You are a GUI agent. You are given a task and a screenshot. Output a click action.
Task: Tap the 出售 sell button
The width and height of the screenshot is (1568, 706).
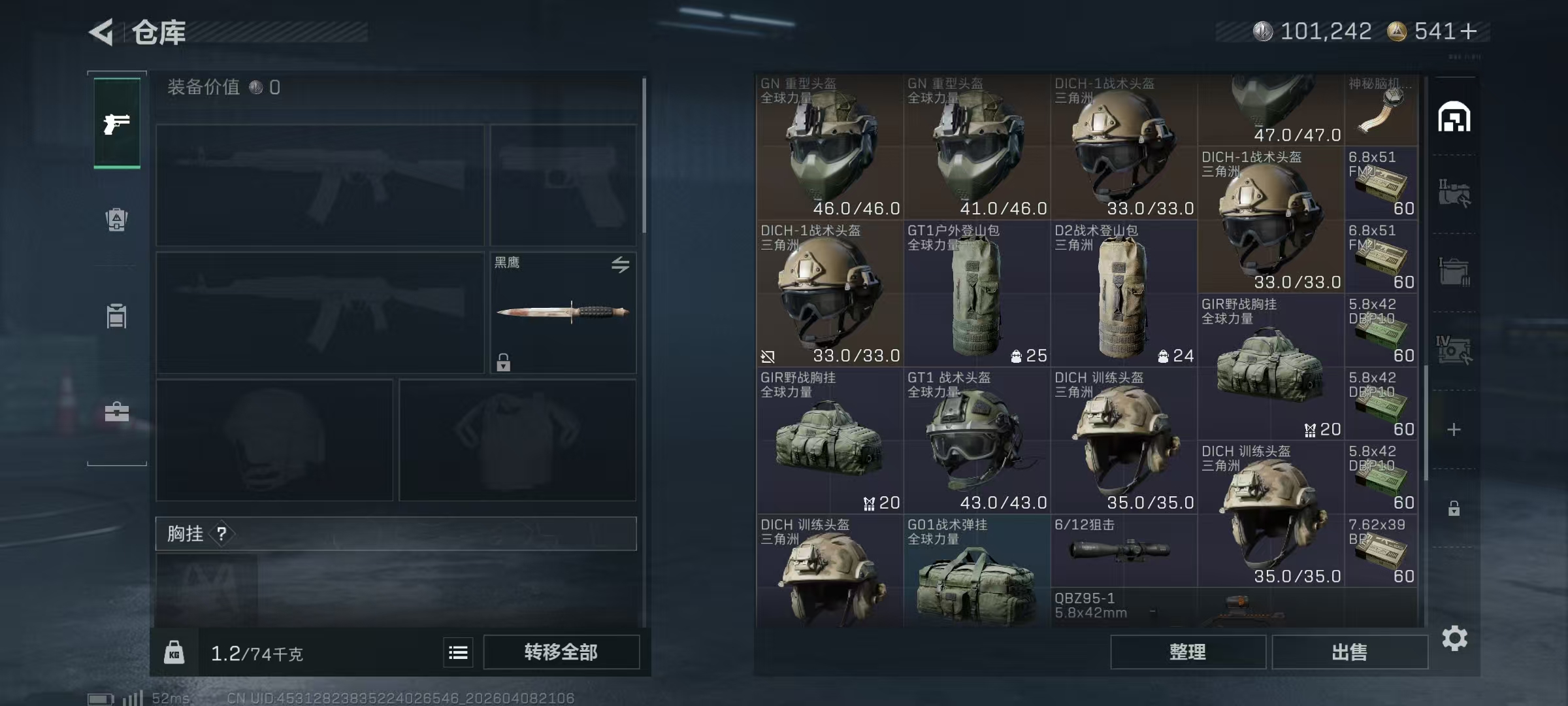tap(1349, 652)
